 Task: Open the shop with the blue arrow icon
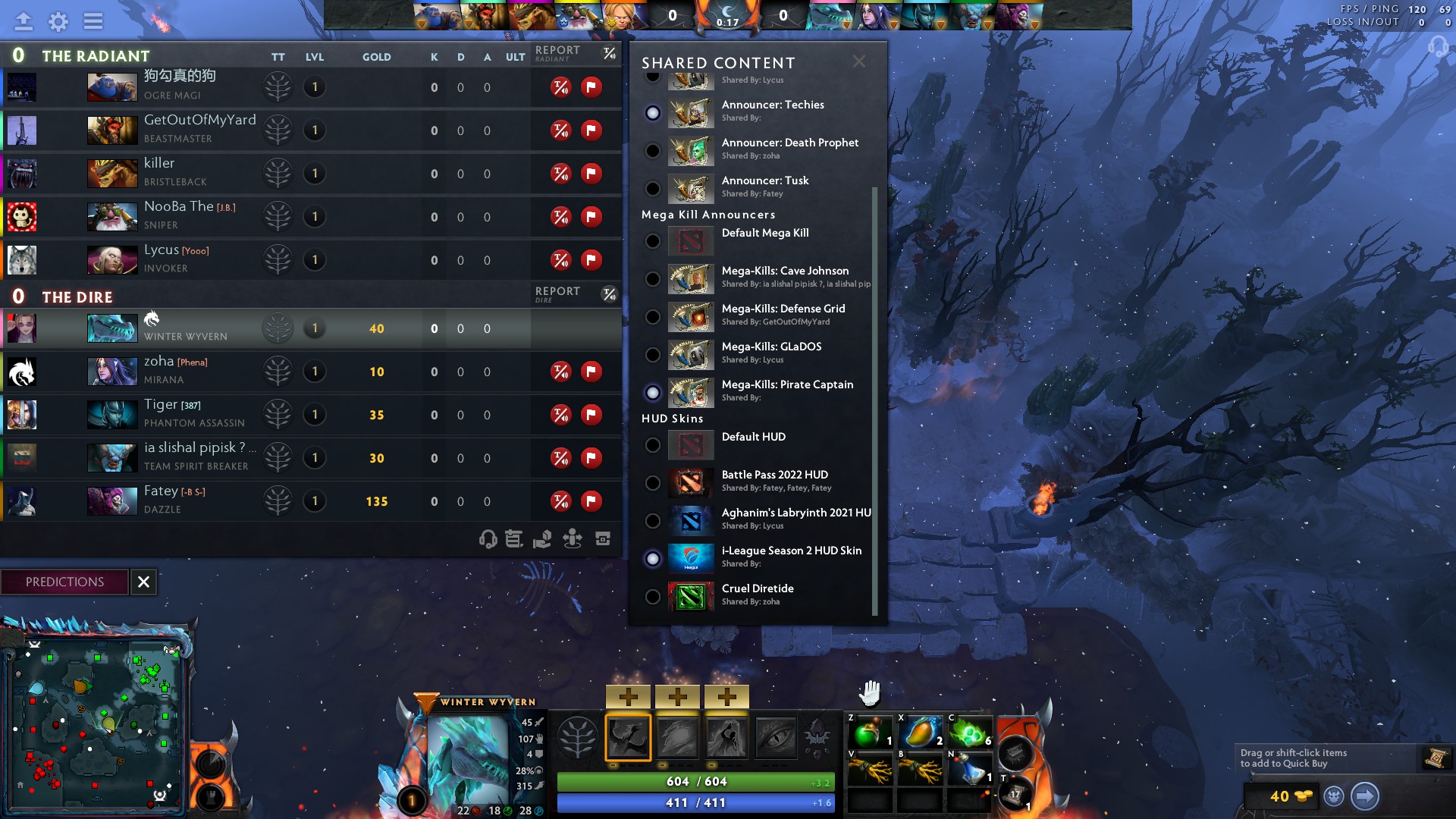[1367, 797]
